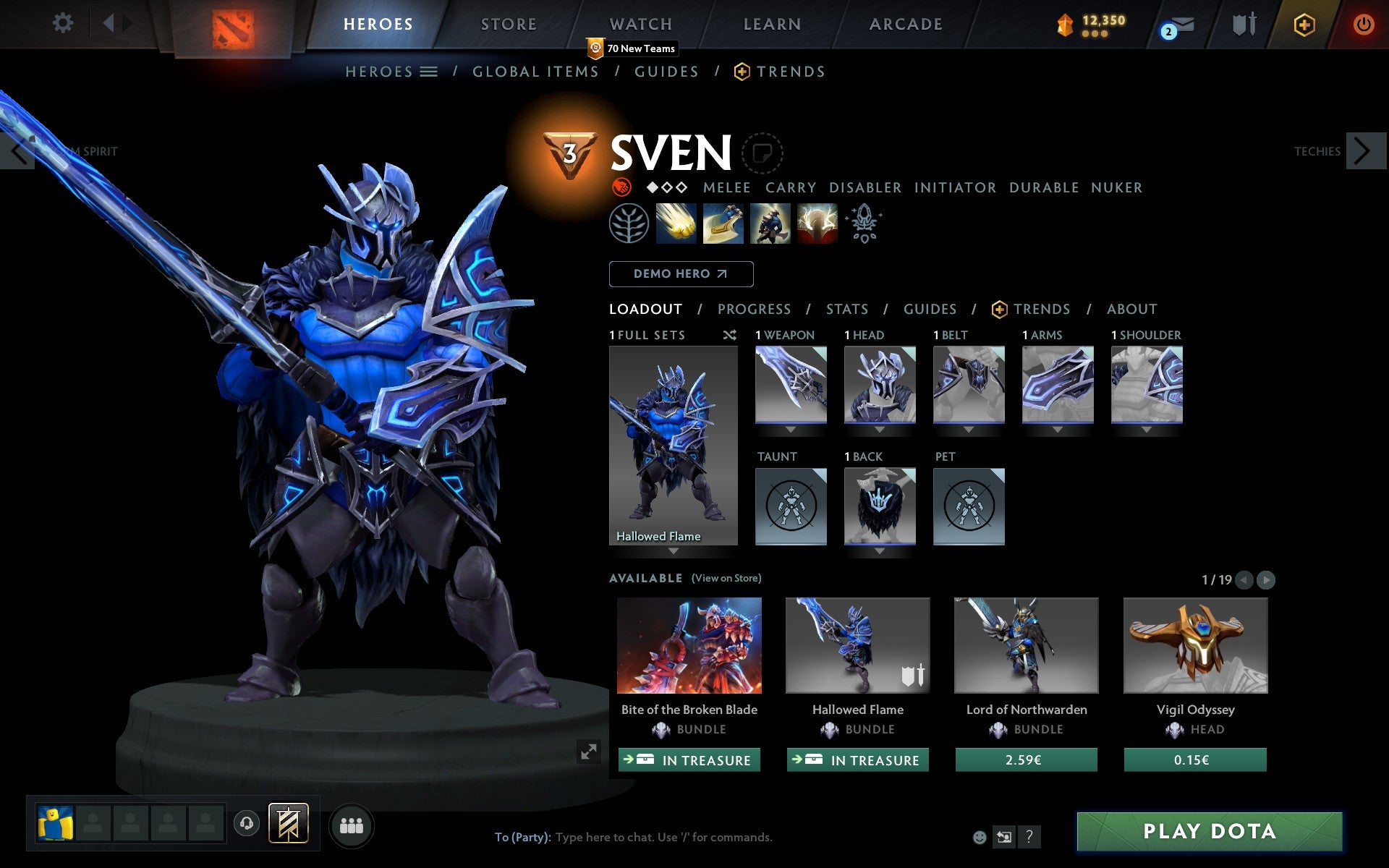Open Sven's talent tree icon

click(628, 224)
